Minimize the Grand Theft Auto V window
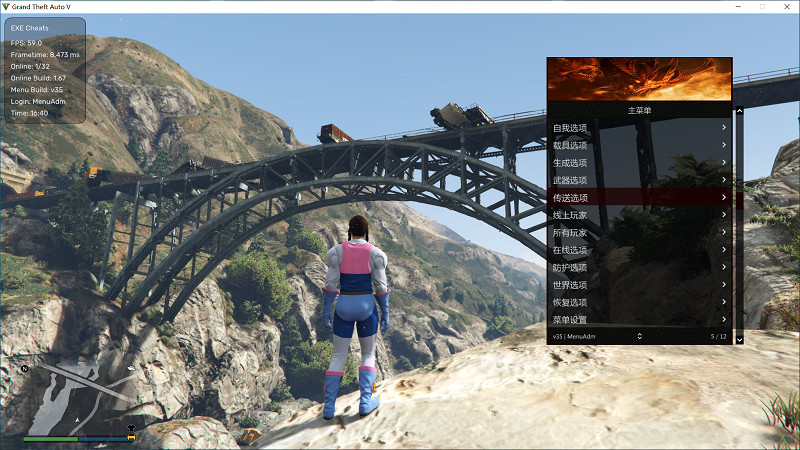 point(738,6)
